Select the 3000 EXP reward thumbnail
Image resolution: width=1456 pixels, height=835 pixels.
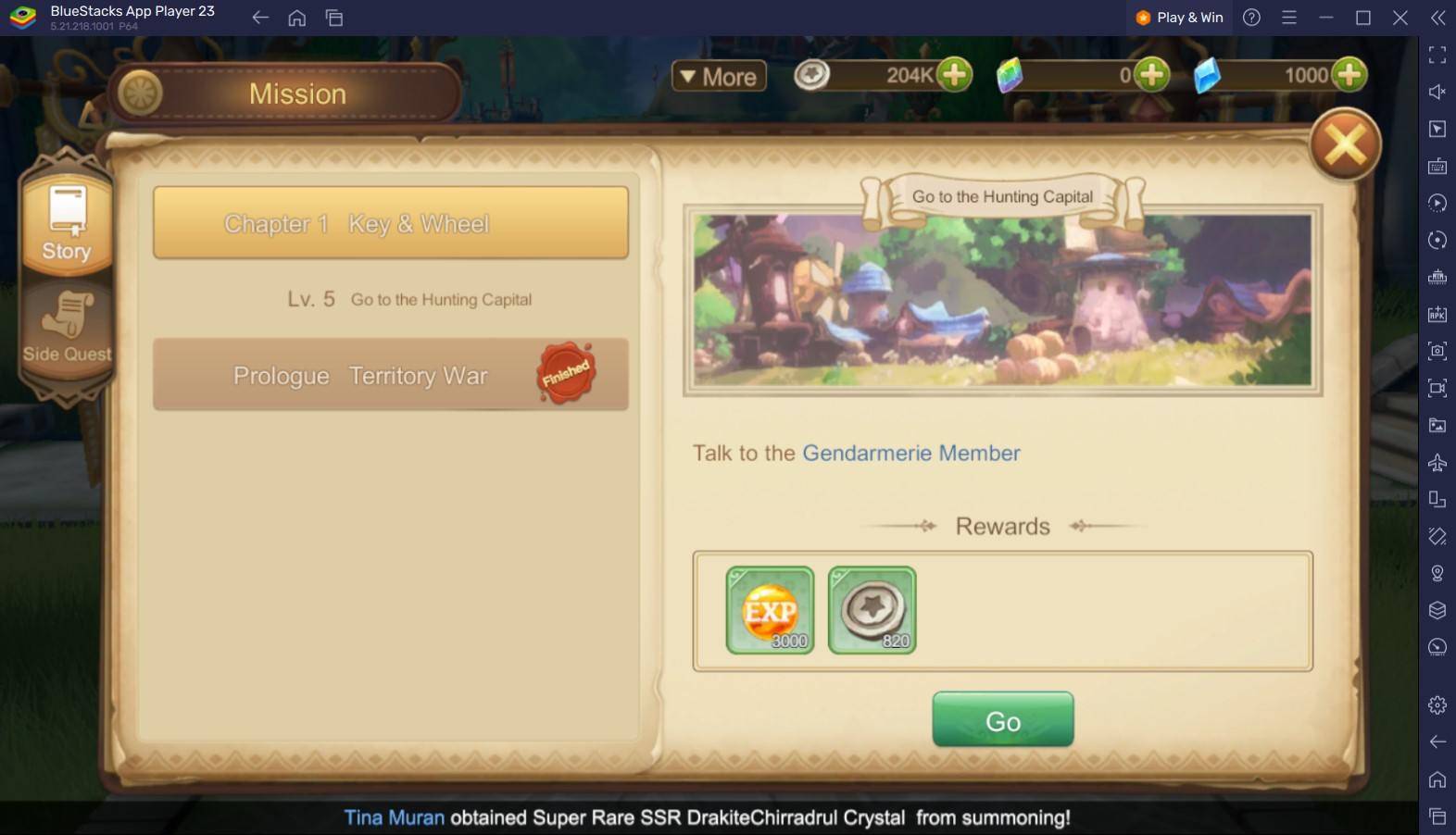coord(769,609)
